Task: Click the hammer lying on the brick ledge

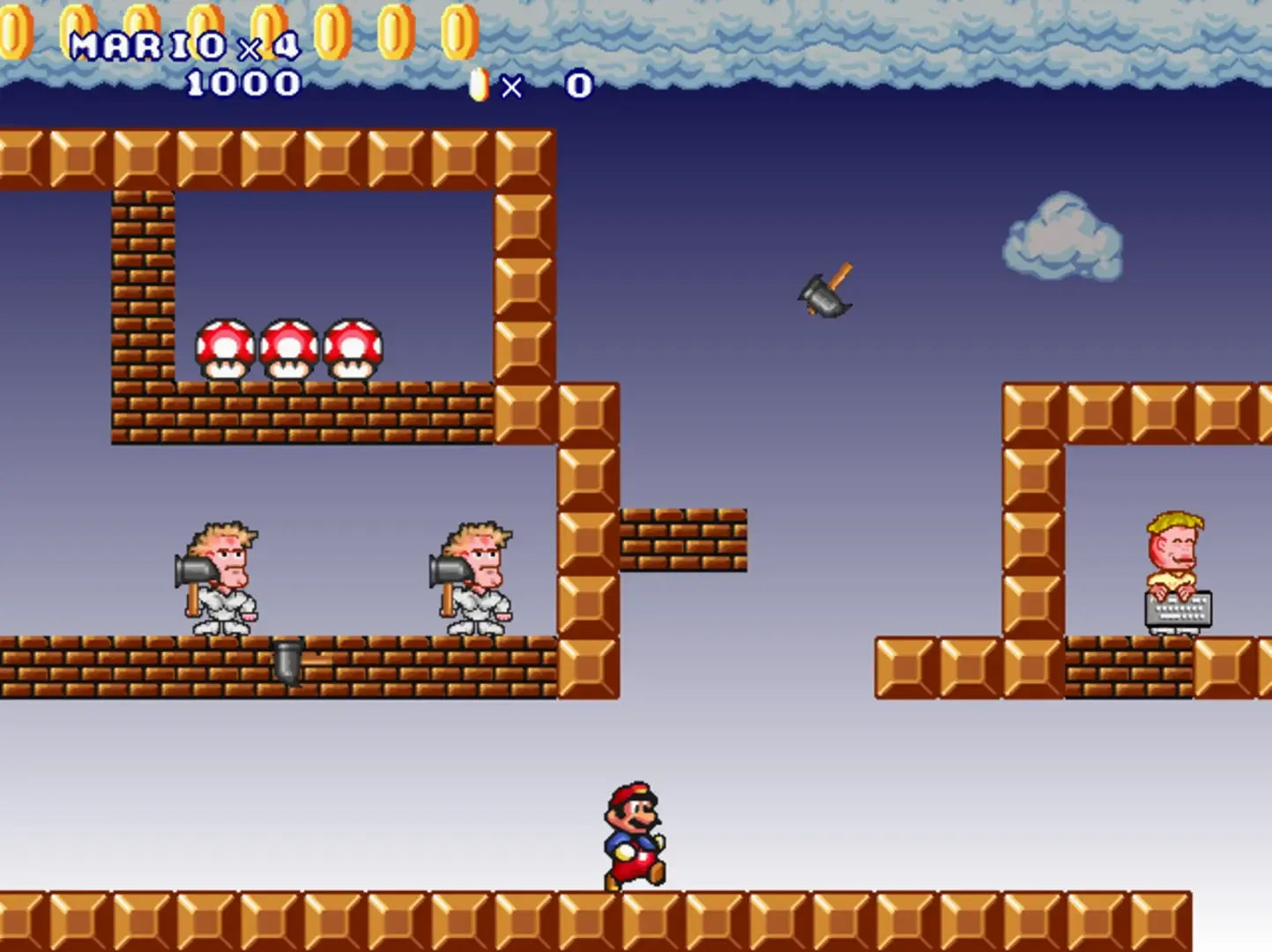Action: pyautogui.click(x=291, y=661)
